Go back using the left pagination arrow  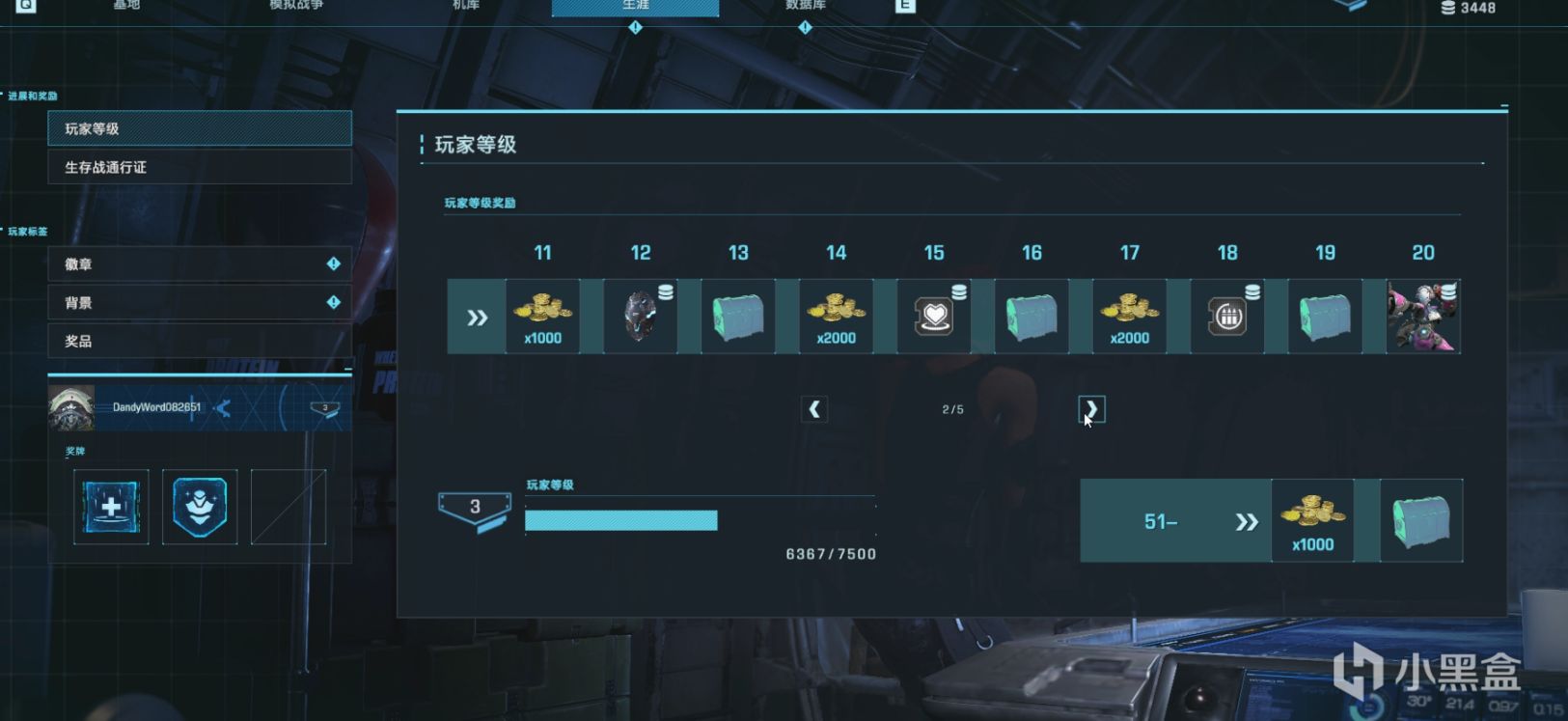[x=814, y=409]
